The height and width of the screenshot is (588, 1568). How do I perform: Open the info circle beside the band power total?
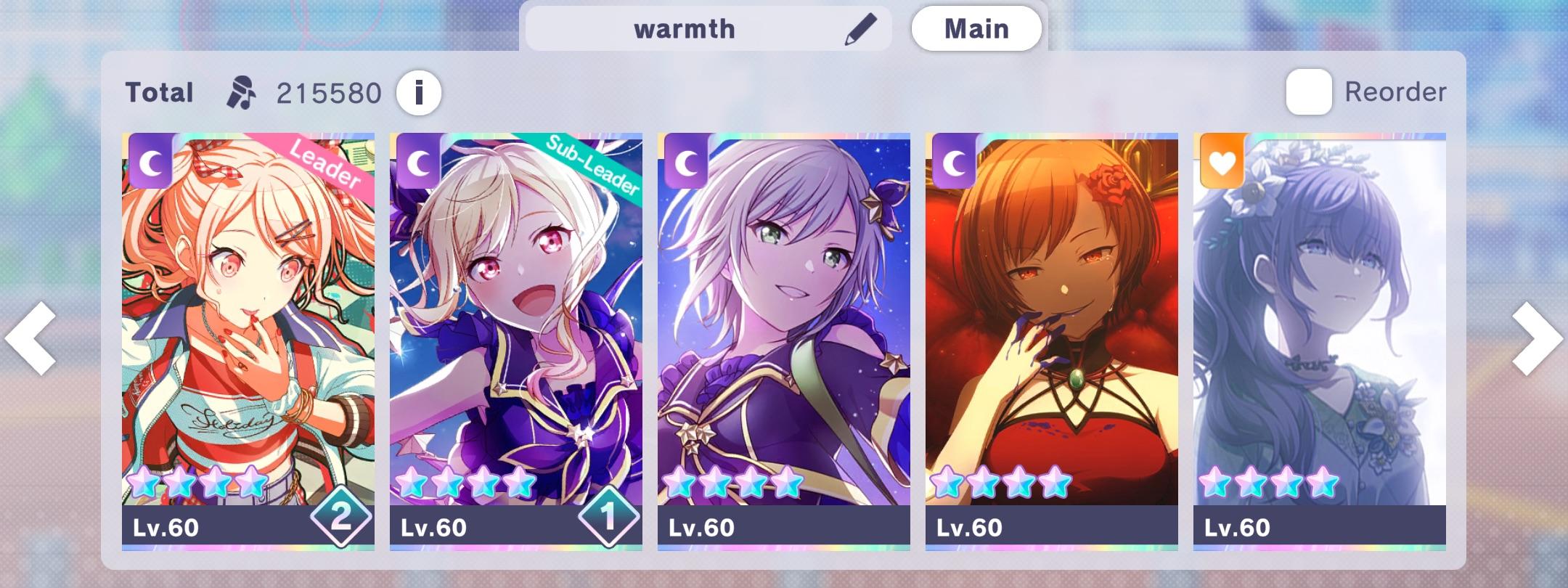[x=420, y=91]
